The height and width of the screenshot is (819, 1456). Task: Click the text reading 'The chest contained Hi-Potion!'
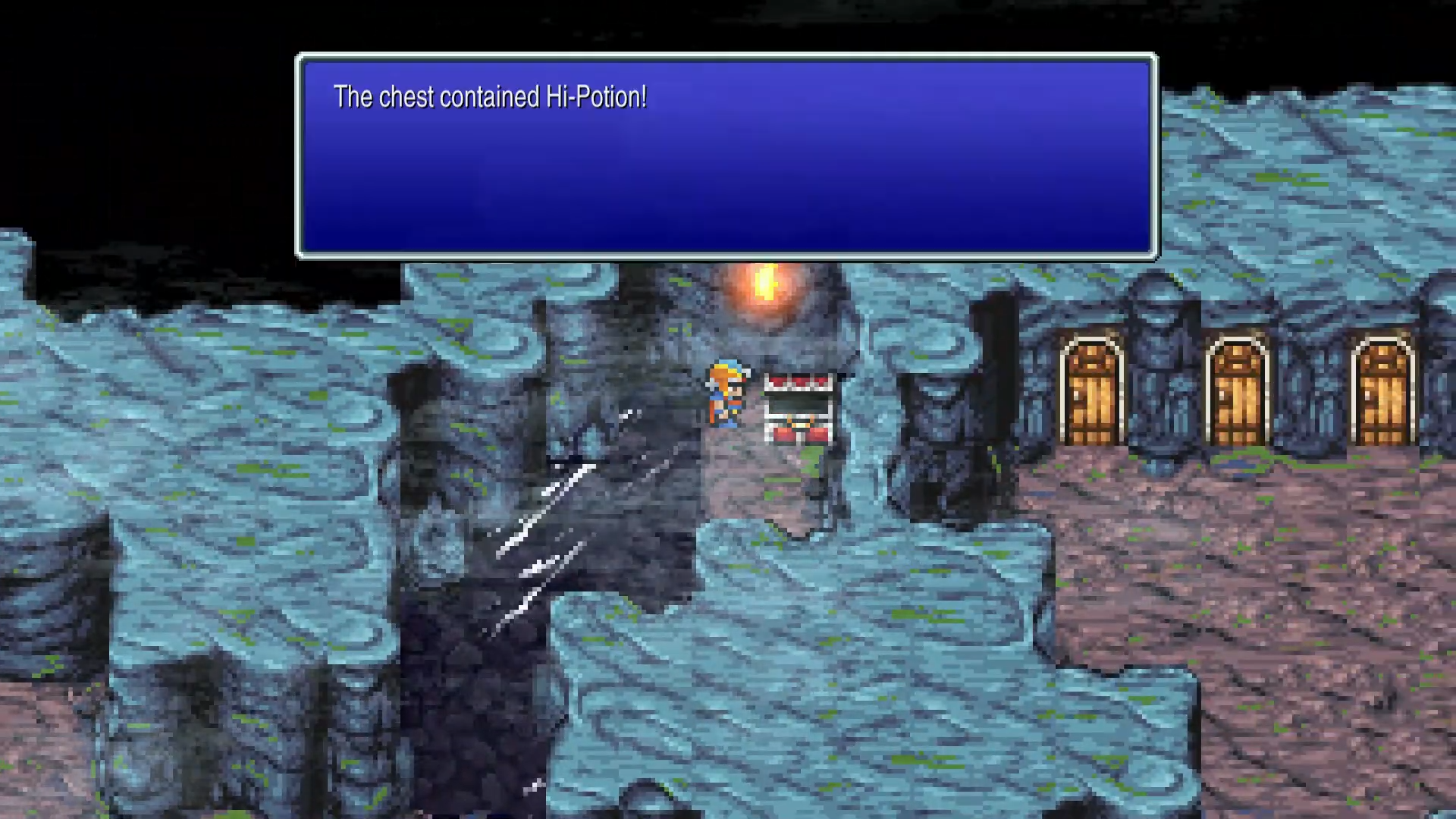(x=491, y=96)
